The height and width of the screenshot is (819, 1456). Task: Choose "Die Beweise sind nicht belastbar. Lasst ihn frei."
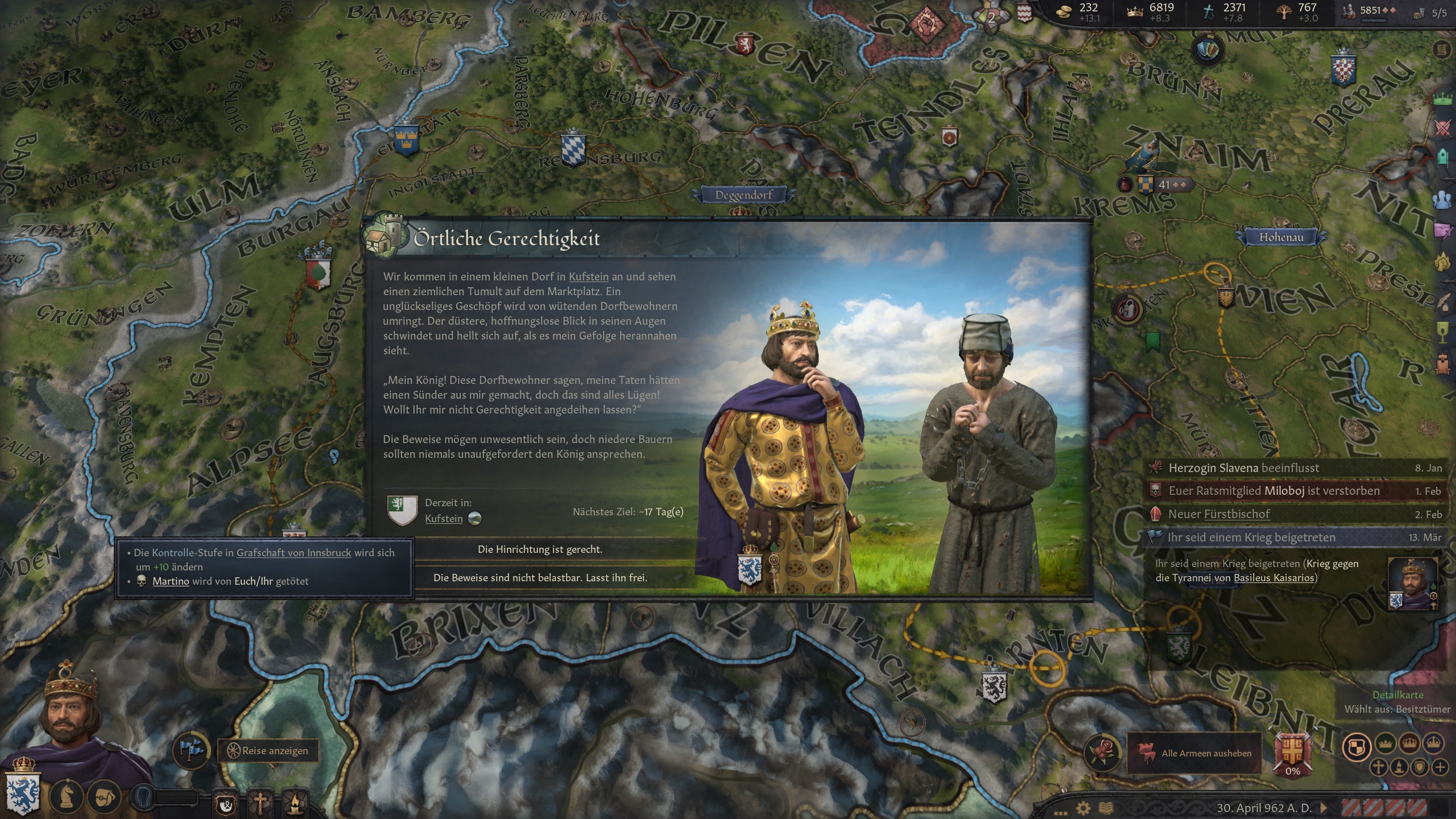540,578
